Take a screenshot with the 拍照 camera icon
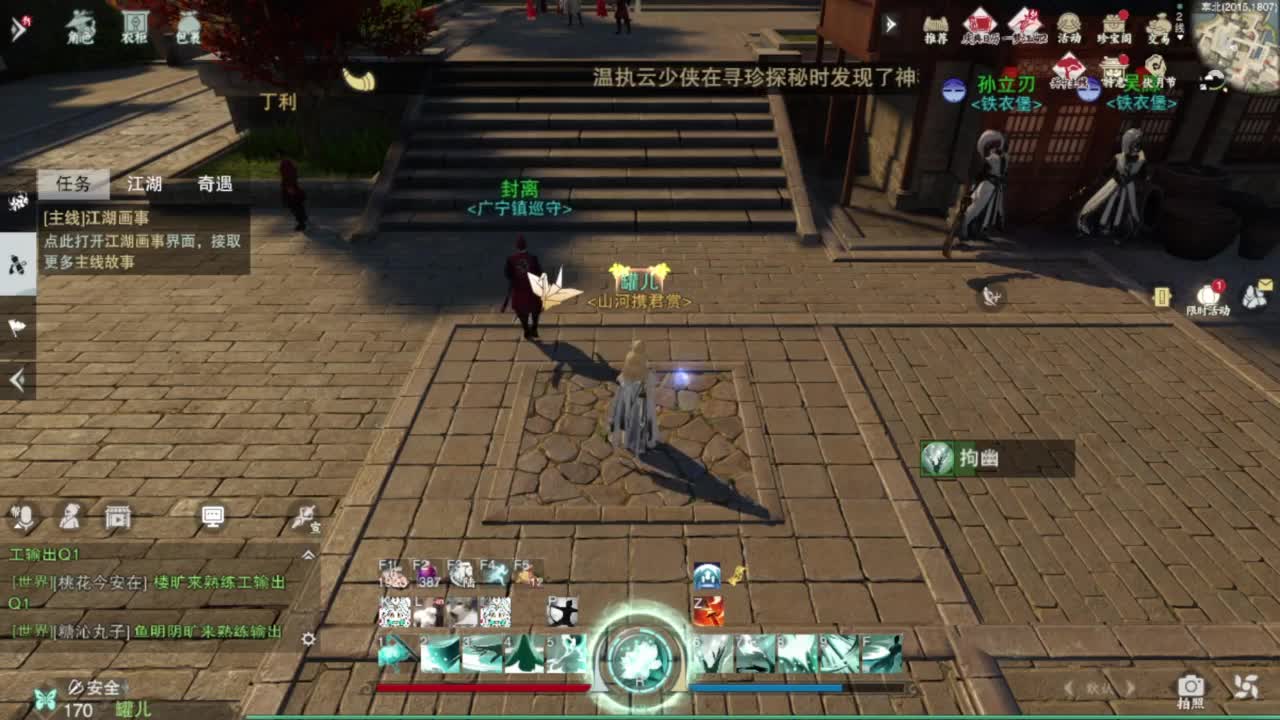This screenshot has width=1280, height=720. click(1190, 683)
